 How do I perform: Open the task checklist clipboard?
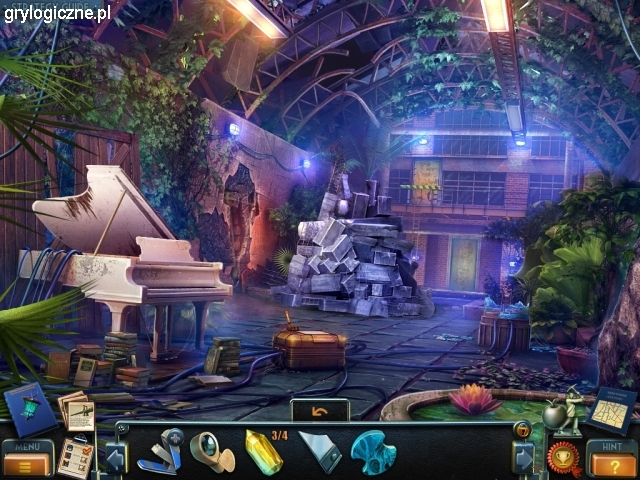(75, 457)
